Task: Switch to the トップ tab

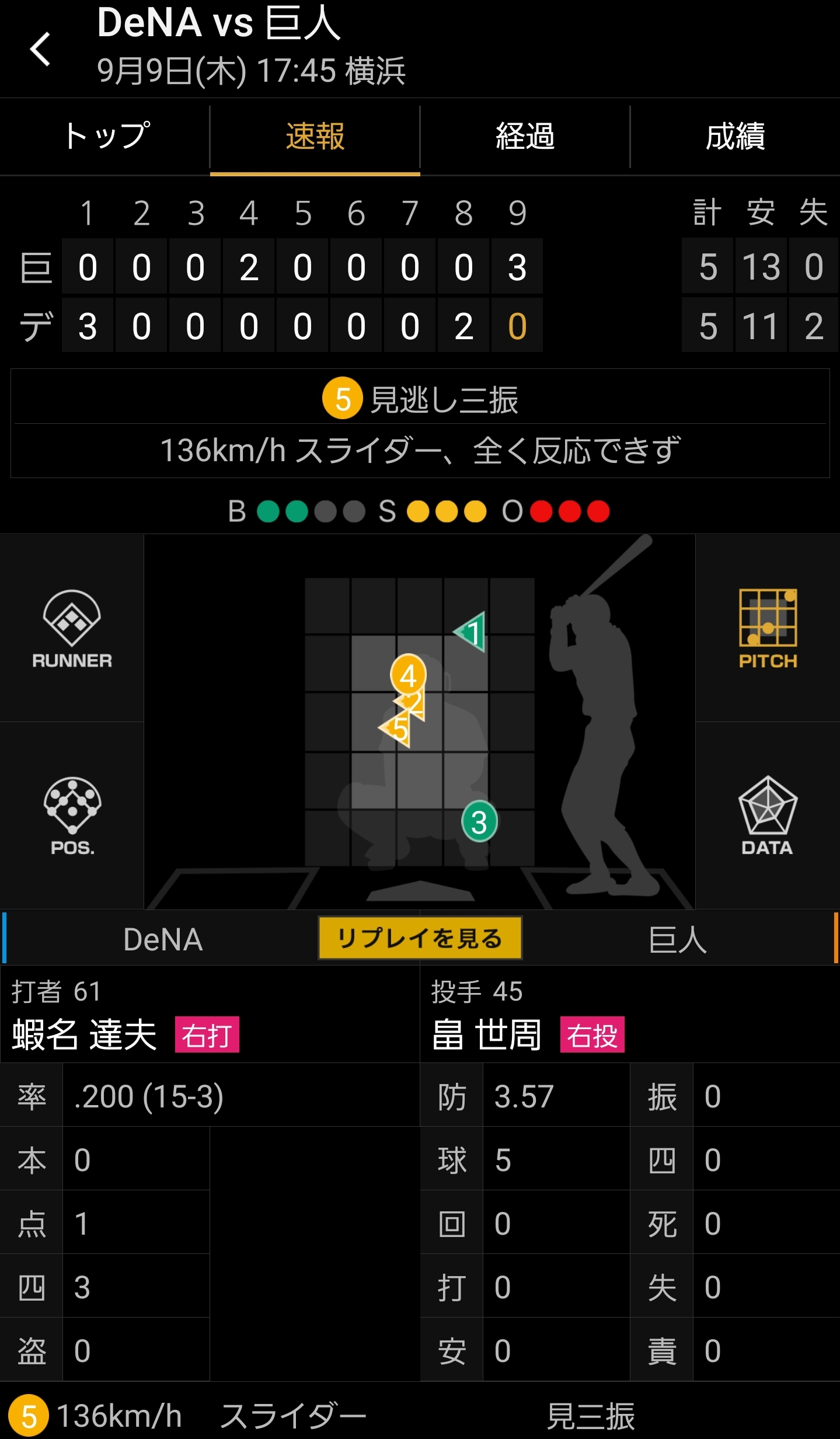Action: [x=105, y=137]
